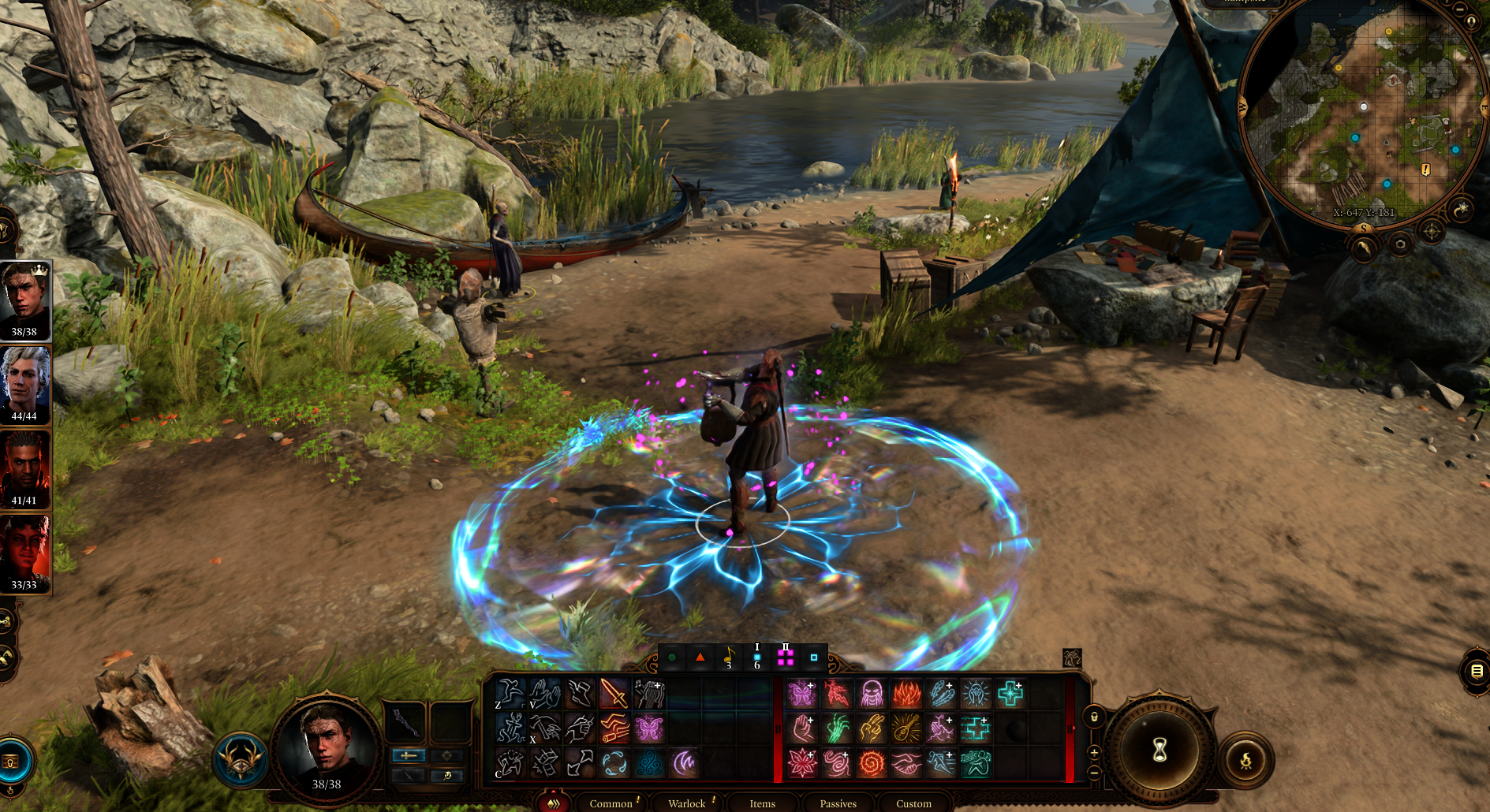Click the camera button below the minimap
The image size is (1490, 812).
[1400, 244]
